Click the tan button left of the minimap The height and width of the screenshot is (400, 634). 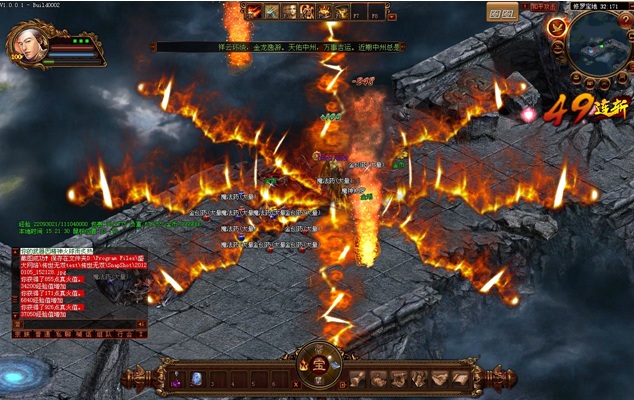pyautogui.click(x=501, y=12)
